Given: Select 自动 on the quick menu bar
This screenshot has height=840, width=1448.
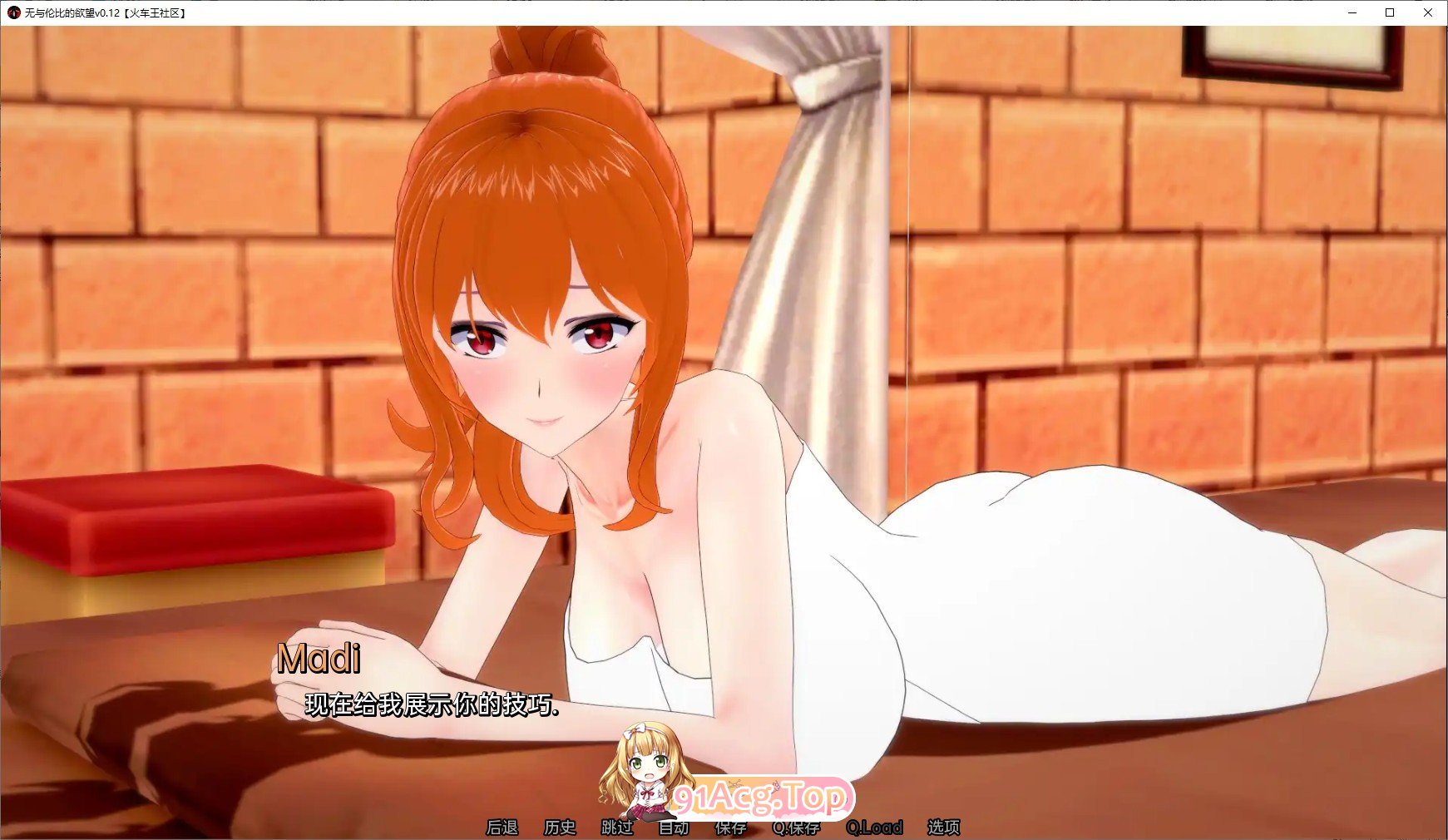Looking at the screenshot, I should (672, 828).
